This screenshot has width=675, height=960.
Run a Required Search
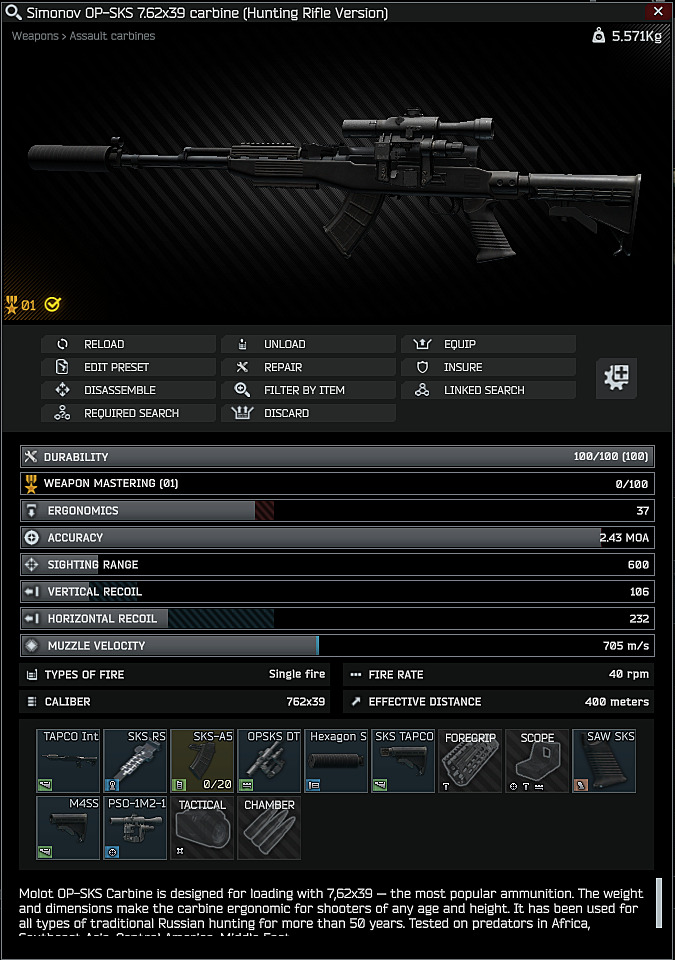128,413
